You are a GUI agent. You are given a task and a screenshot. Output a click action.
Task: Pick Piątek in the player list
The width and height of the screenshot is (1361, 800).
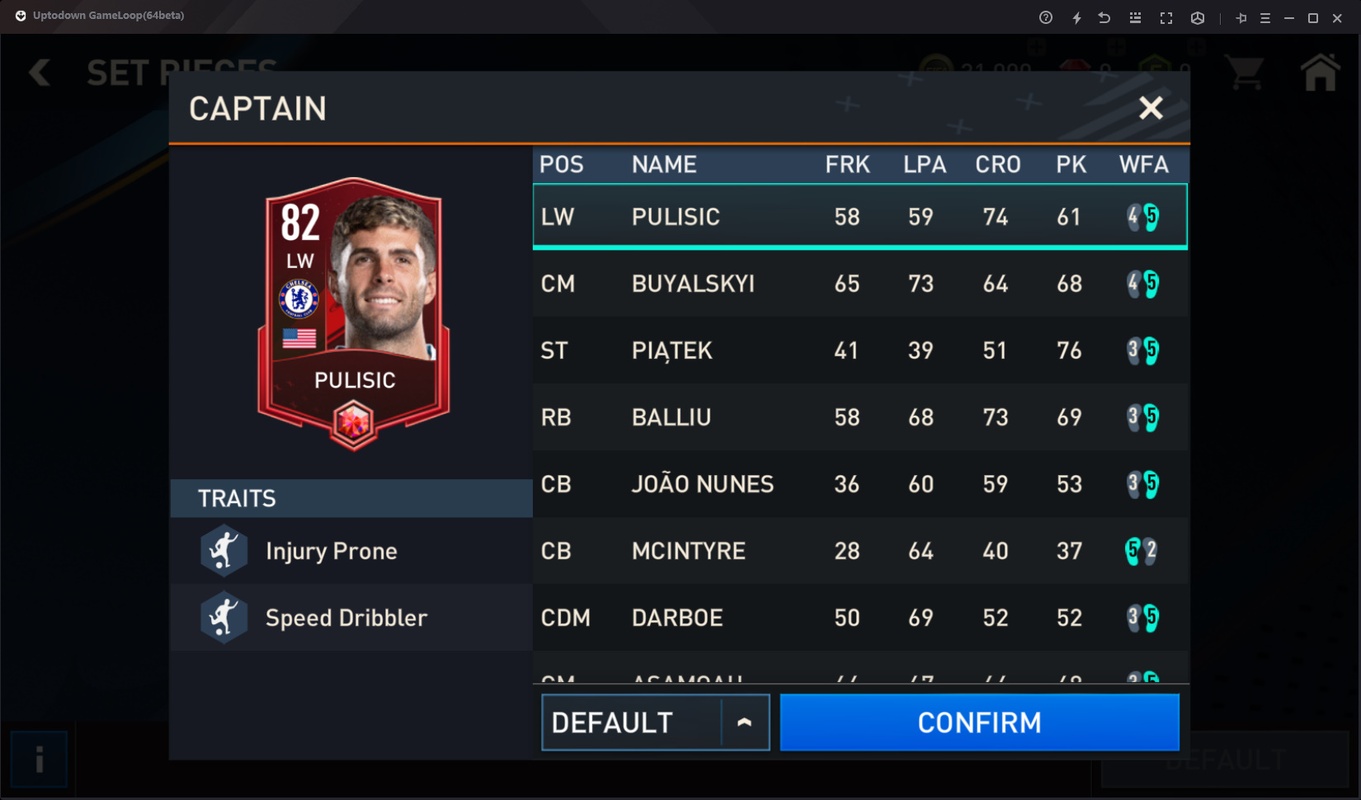(x=859, y=351)
